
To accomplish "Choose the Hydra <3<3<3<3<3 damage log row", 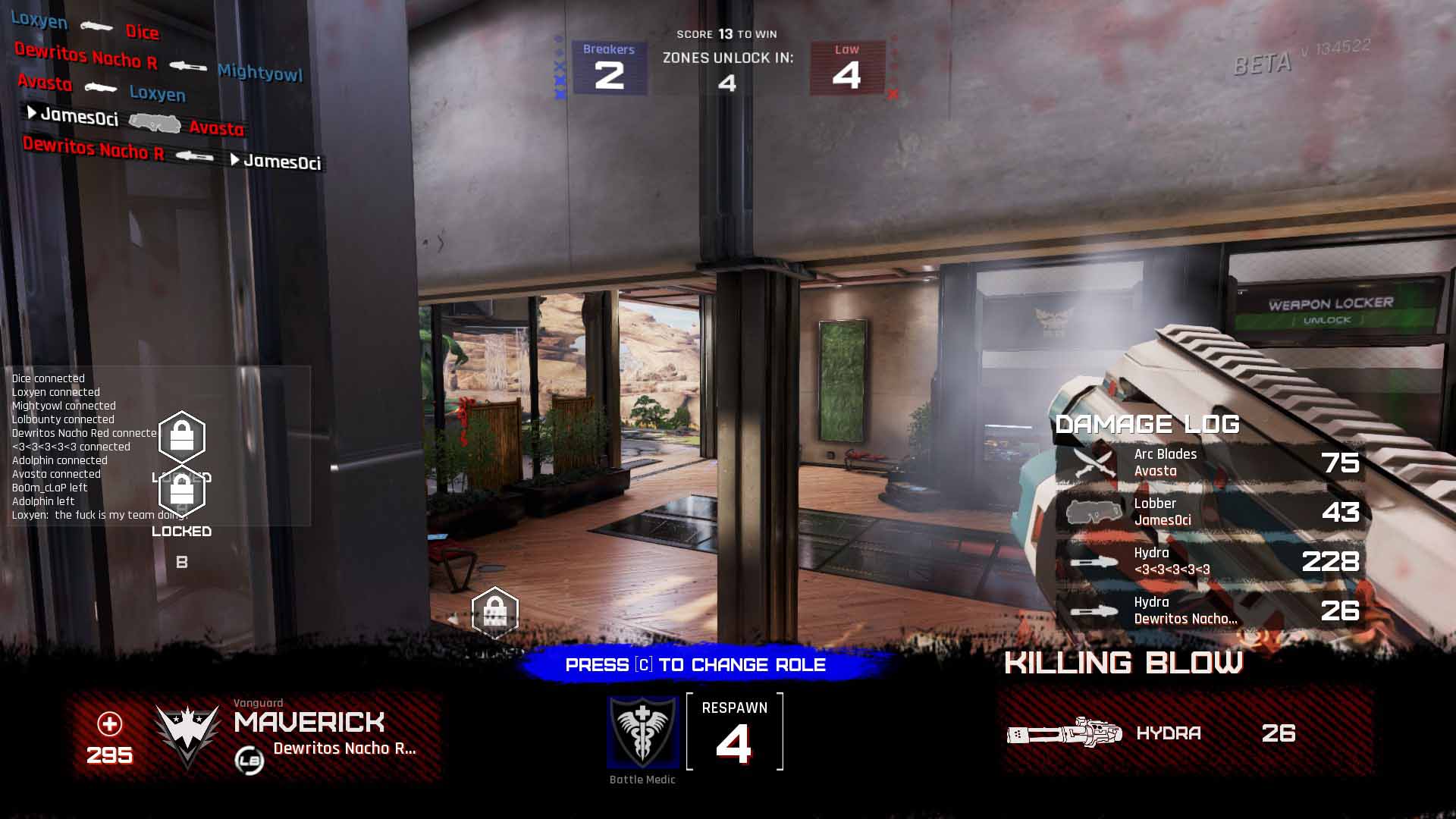I will pyautogui.click(x=1210, y=561).
